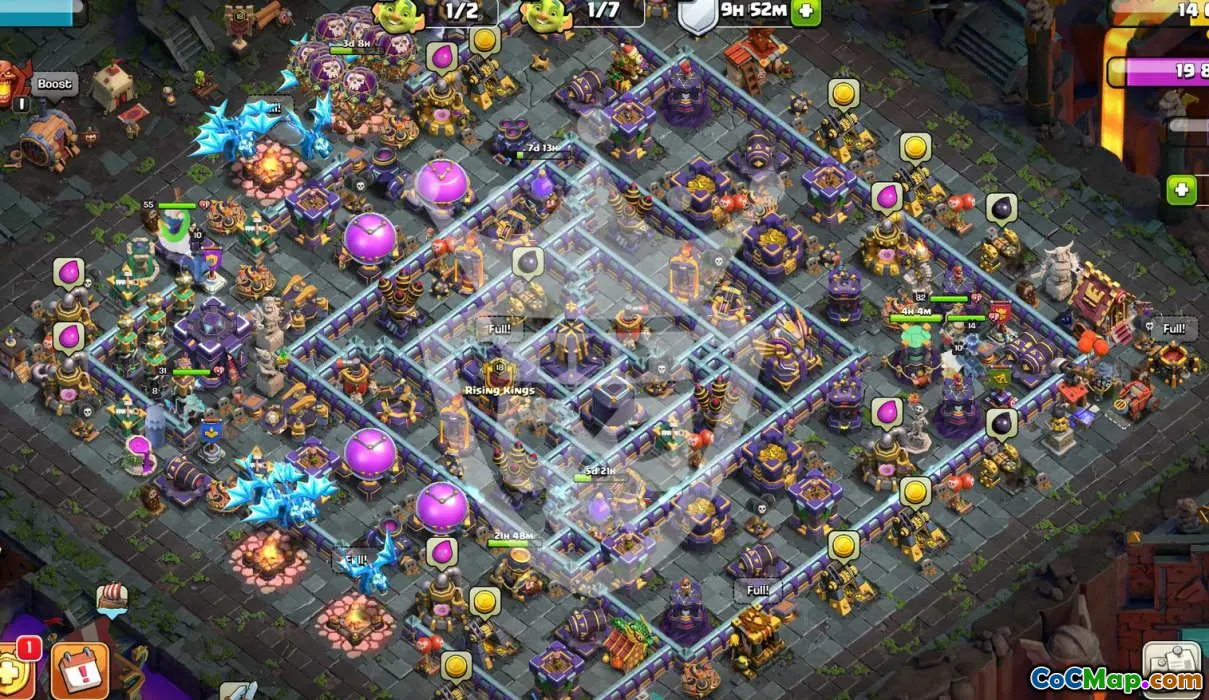Tap the boat icon bubble
This screenshot has width=1209, height=700.
[112, 598]
